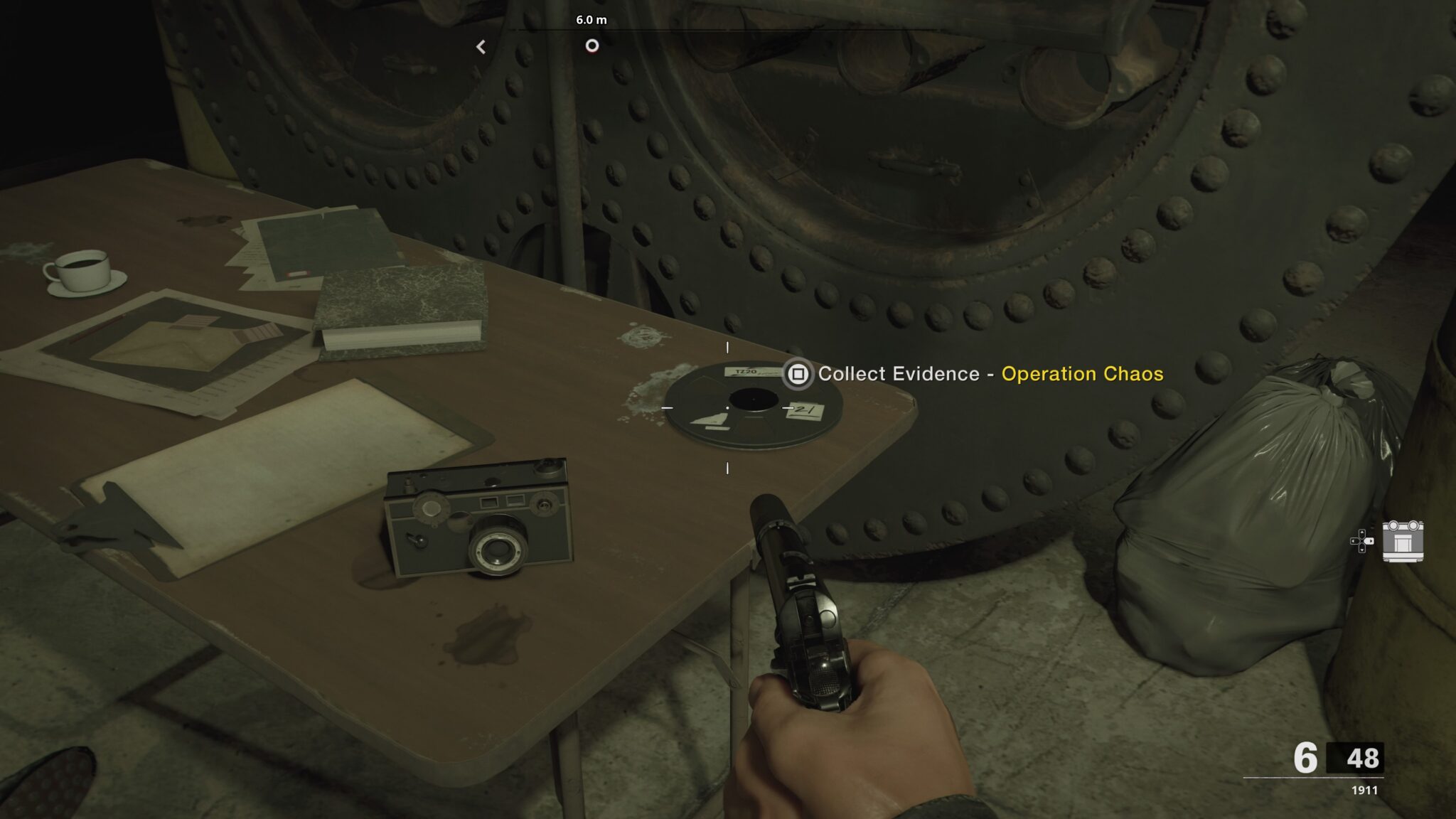Click the objective circle marker on the compass
The height and width of the screenshot is (819, 1456).
click(593, 45)
